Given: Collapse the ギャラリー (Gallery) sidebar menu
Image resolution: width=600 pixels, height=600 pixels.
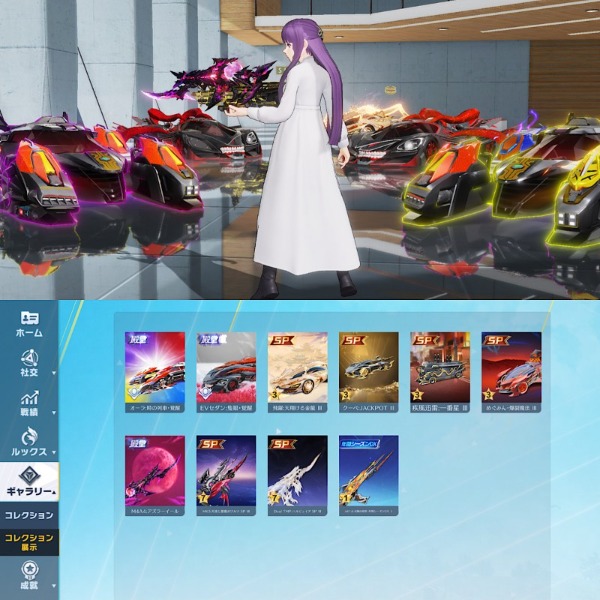Looking at the screenshot, I should [x=29, y=482].
